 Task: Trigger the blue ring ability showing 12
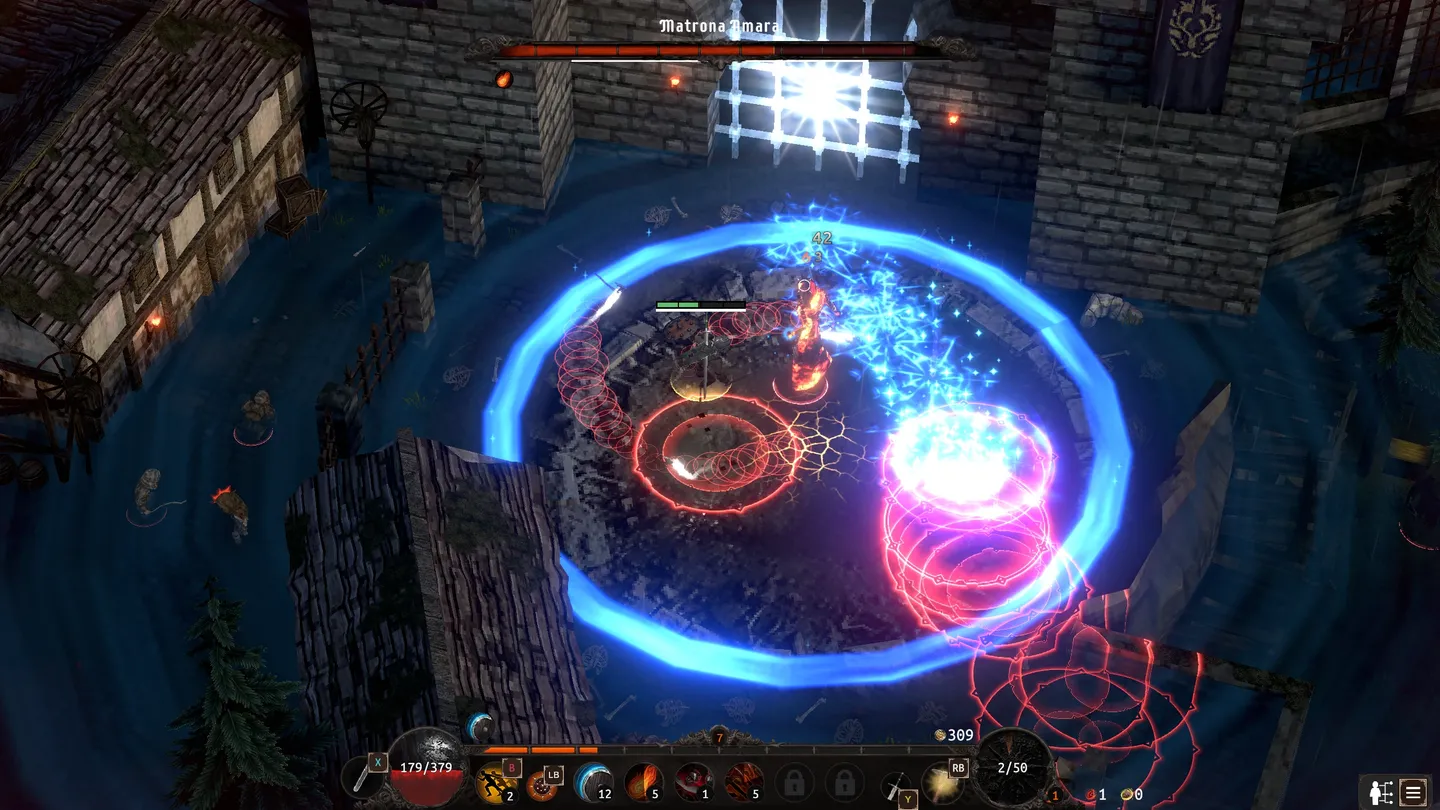tap(592, 781)
